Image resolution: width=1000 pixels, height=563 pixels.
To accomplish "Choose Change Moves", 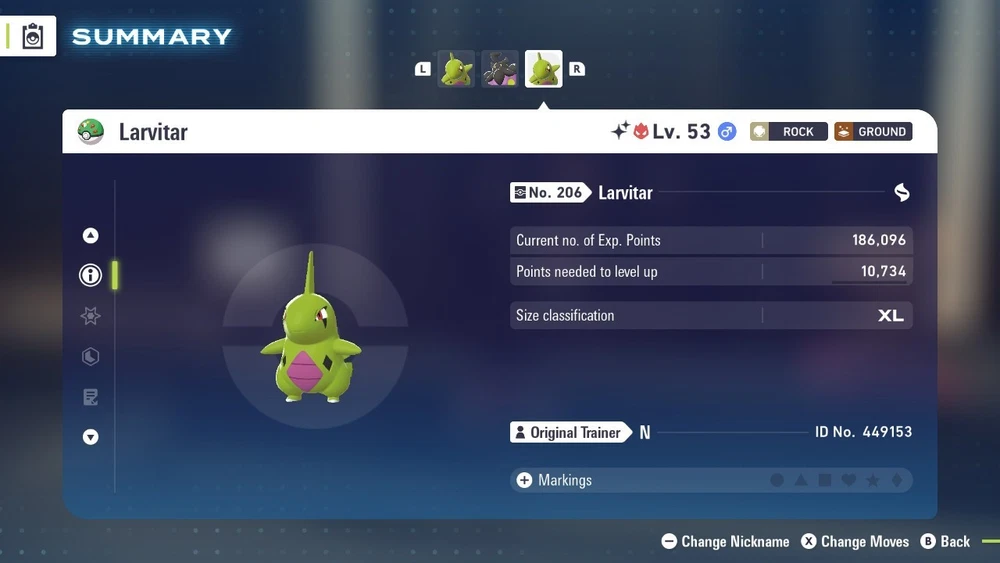I will [856, 542].
